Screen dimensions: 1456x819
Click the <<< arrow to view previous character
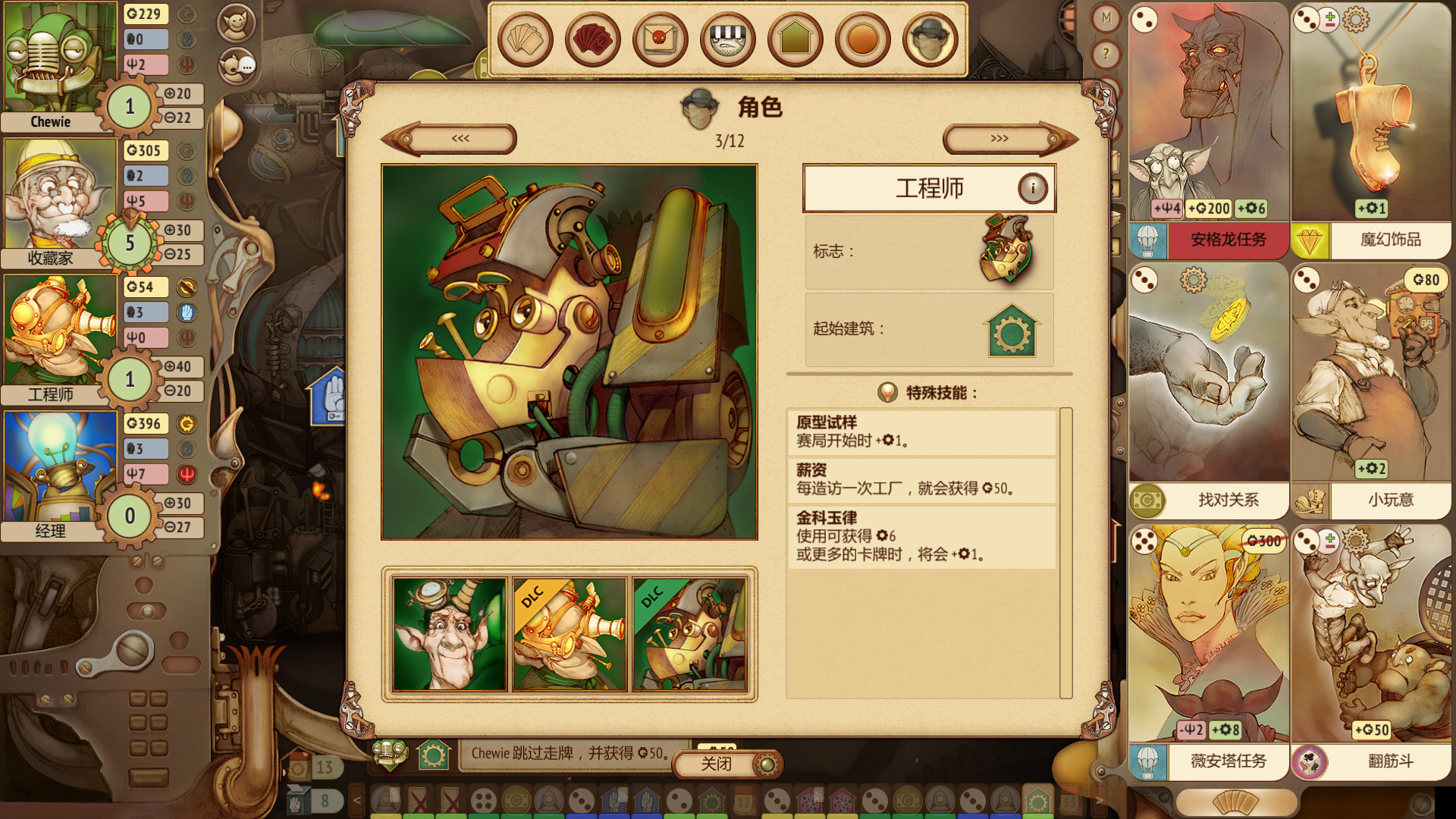[x=460, y=139]
